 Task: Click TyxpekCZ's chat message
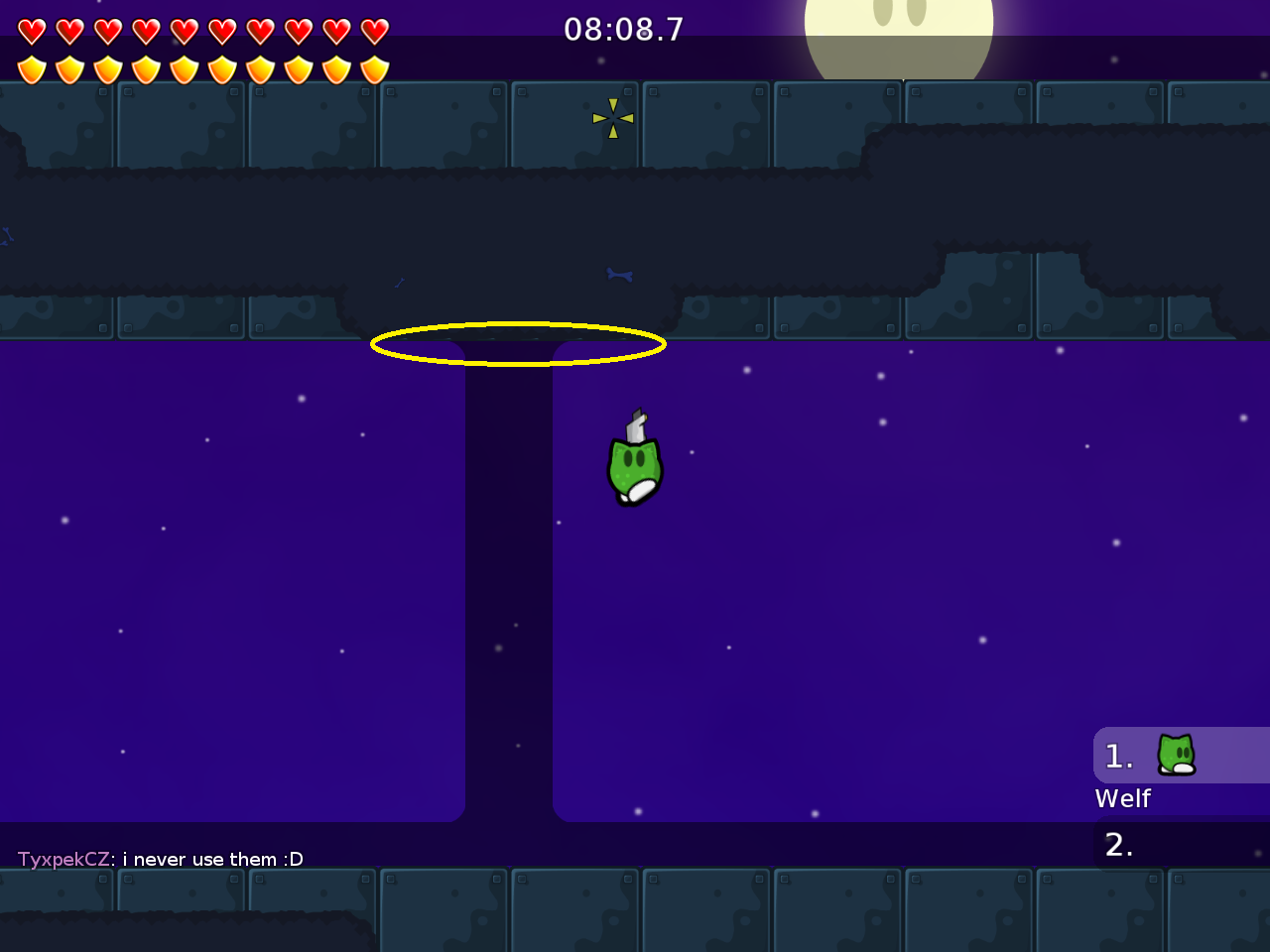(x=161, y=859)
